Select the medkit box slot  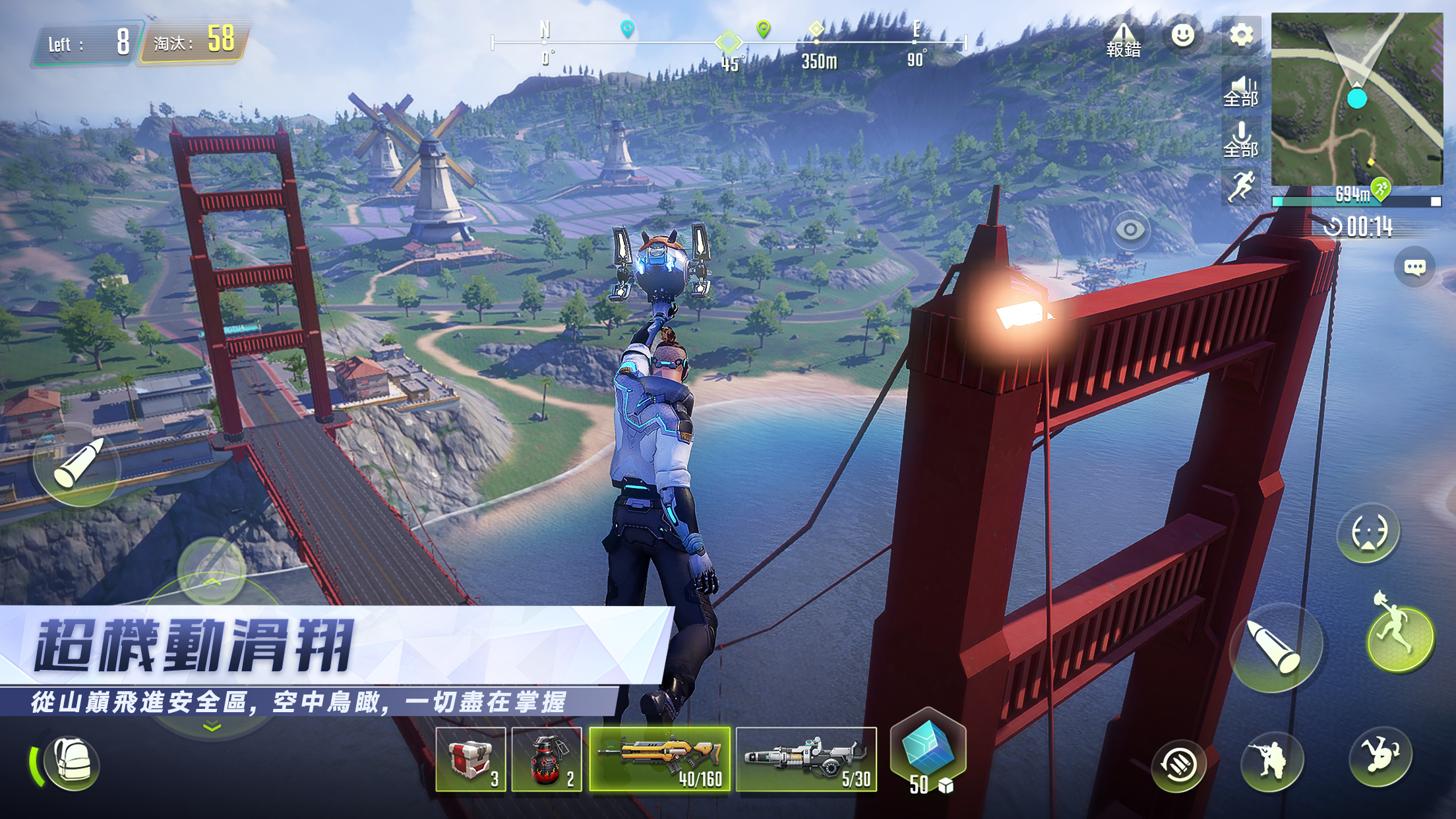tap(470, 760)
